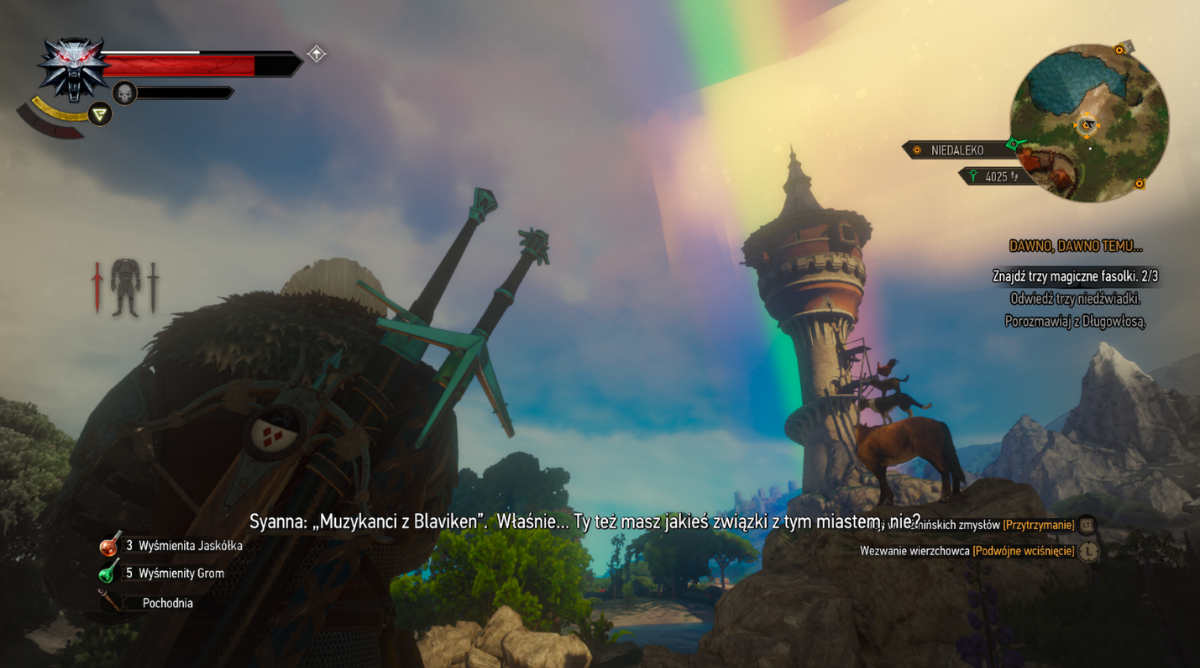The width and height of the screenshot is (1200, 668).
Task: Click the buff icon beside the health bar
Action: [x=316, y=54]
